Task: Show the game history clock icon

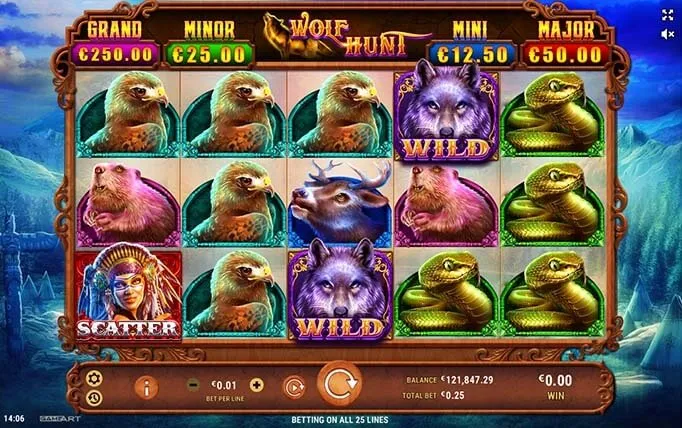Action: point(93,397)
